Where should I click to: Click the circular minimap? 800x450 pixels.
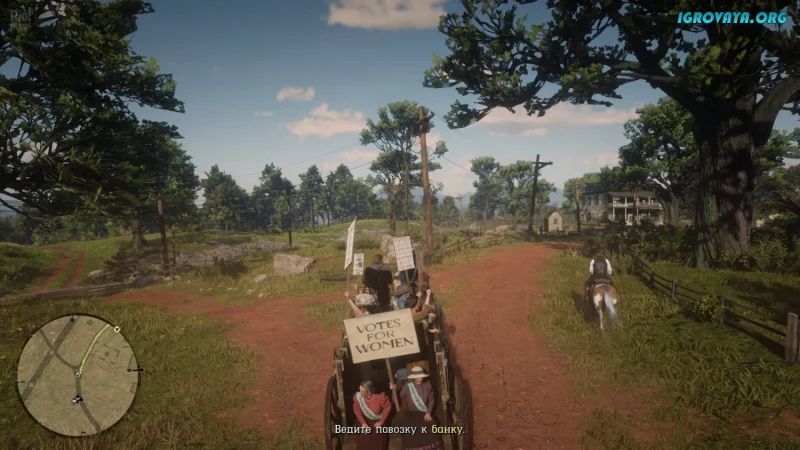pyautogui.click(x=77, y=374)
